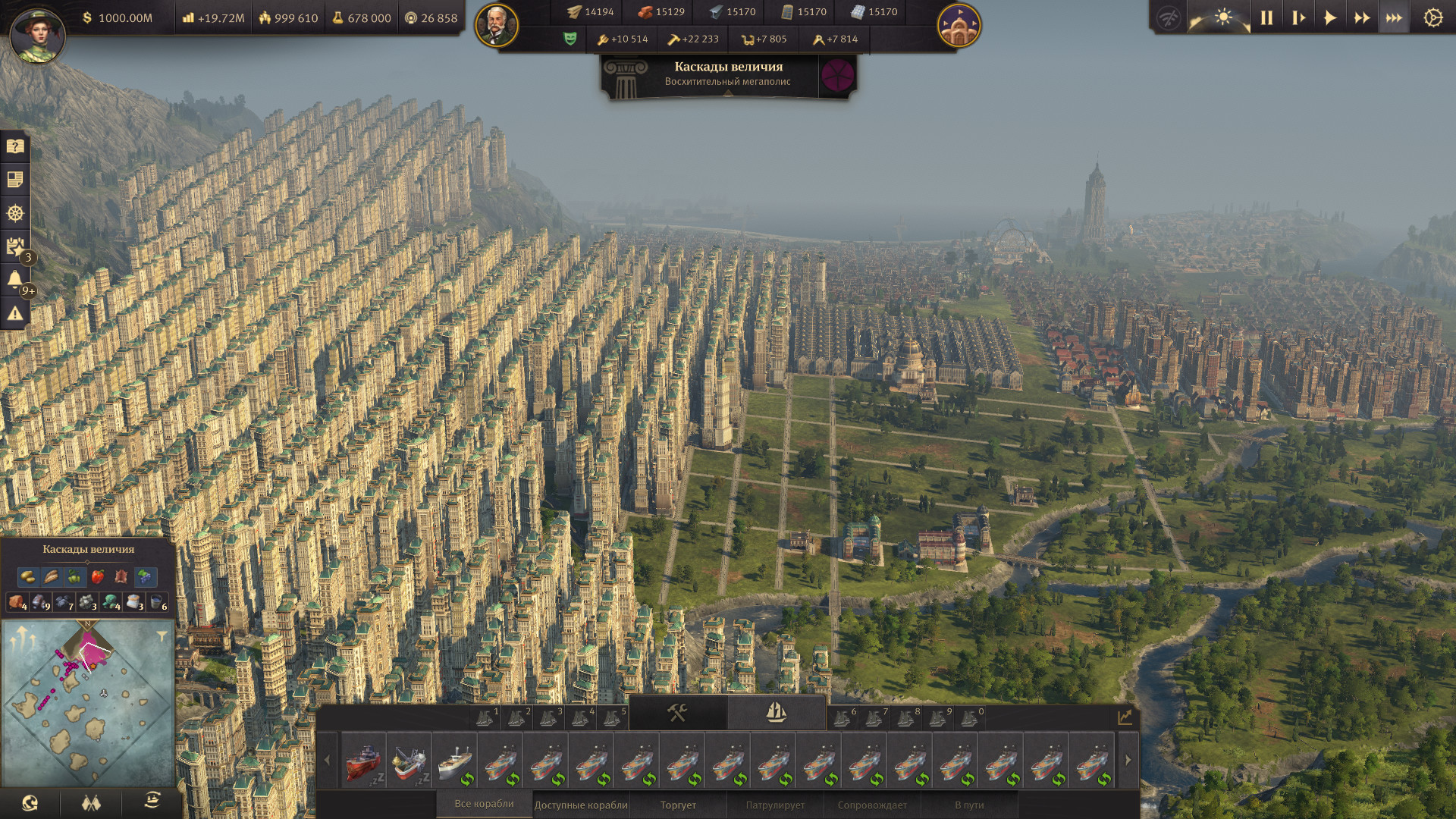Show the bell notifications list
The width and height of the screenshot is (1456, 819).
click(15, 280)
